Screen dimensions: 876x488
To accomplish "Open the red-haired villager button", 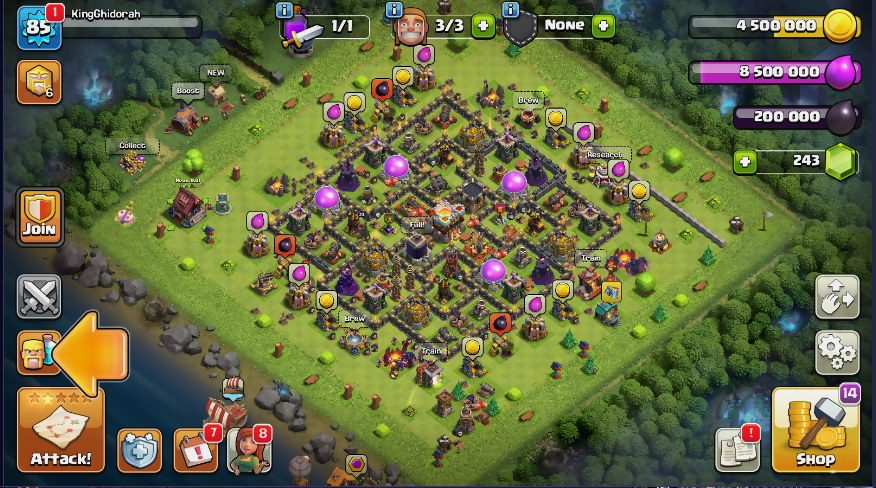I will [248, 451].
